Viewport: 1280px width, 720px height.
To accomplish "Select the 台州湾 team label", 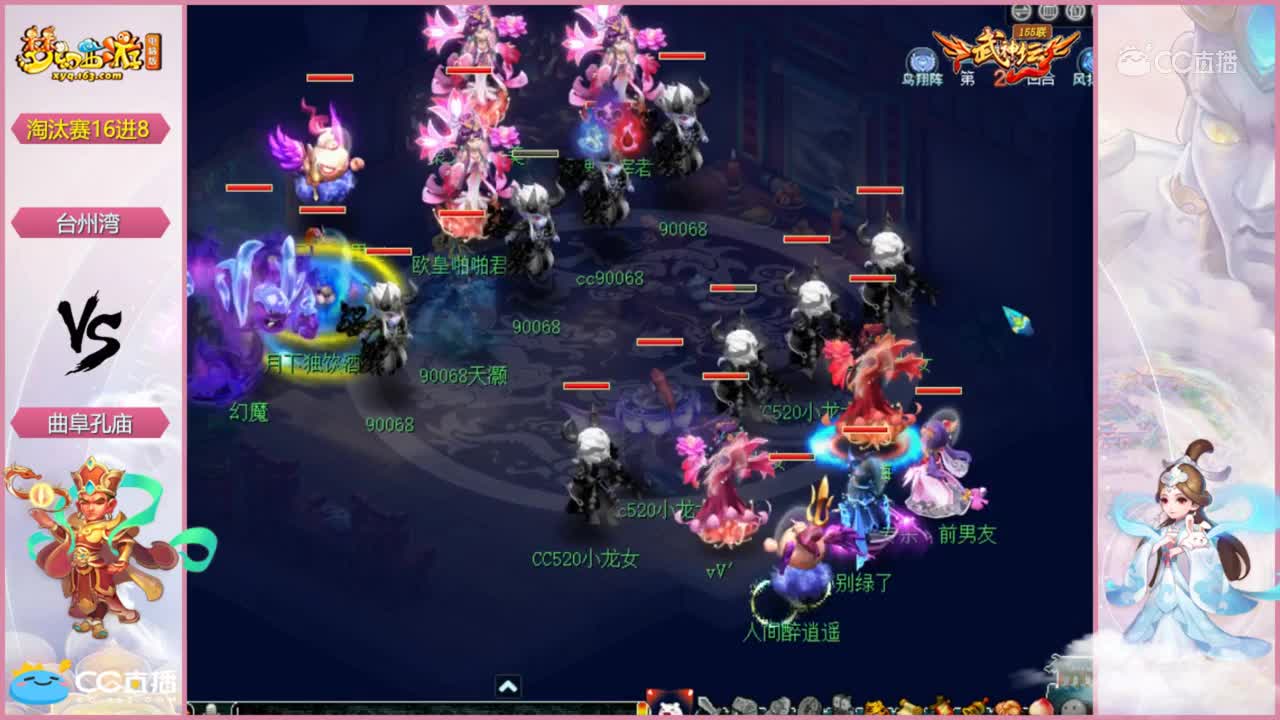I will click(x=90, y=222).
